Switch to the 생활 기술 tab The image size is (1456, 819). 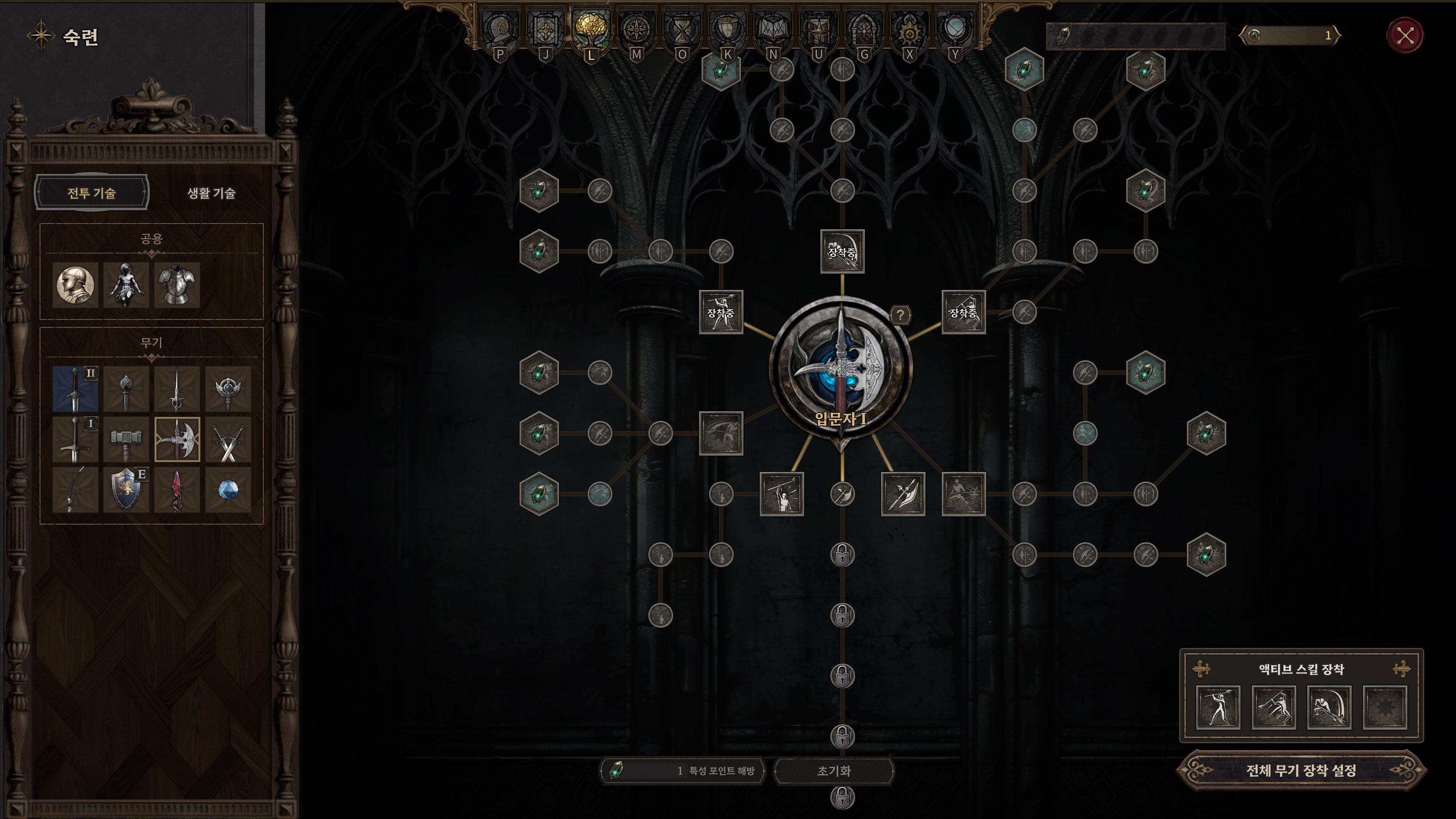click(x=211, y=193)
